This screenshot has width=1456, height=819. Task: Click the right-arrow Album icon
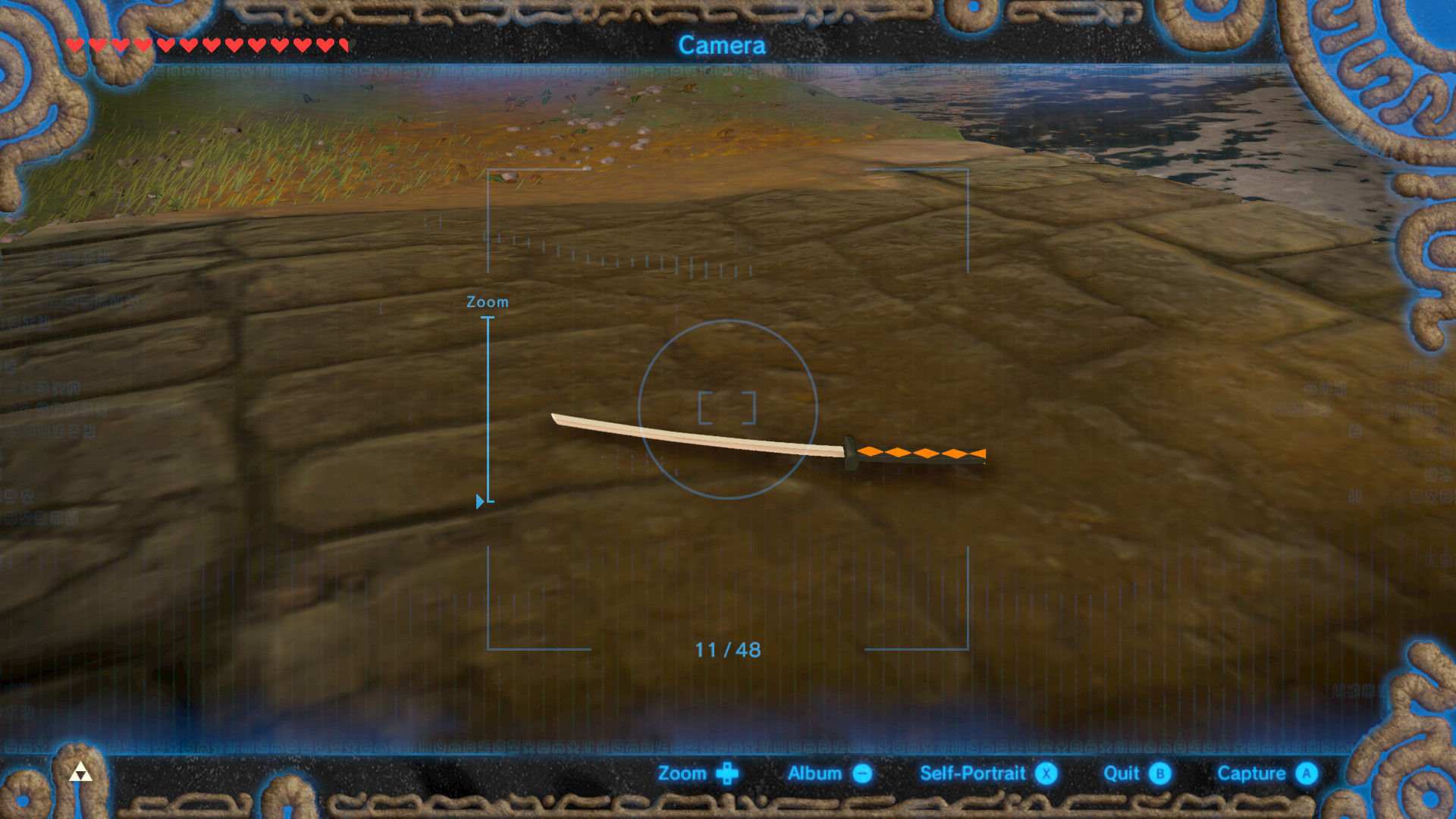point(861,773)
